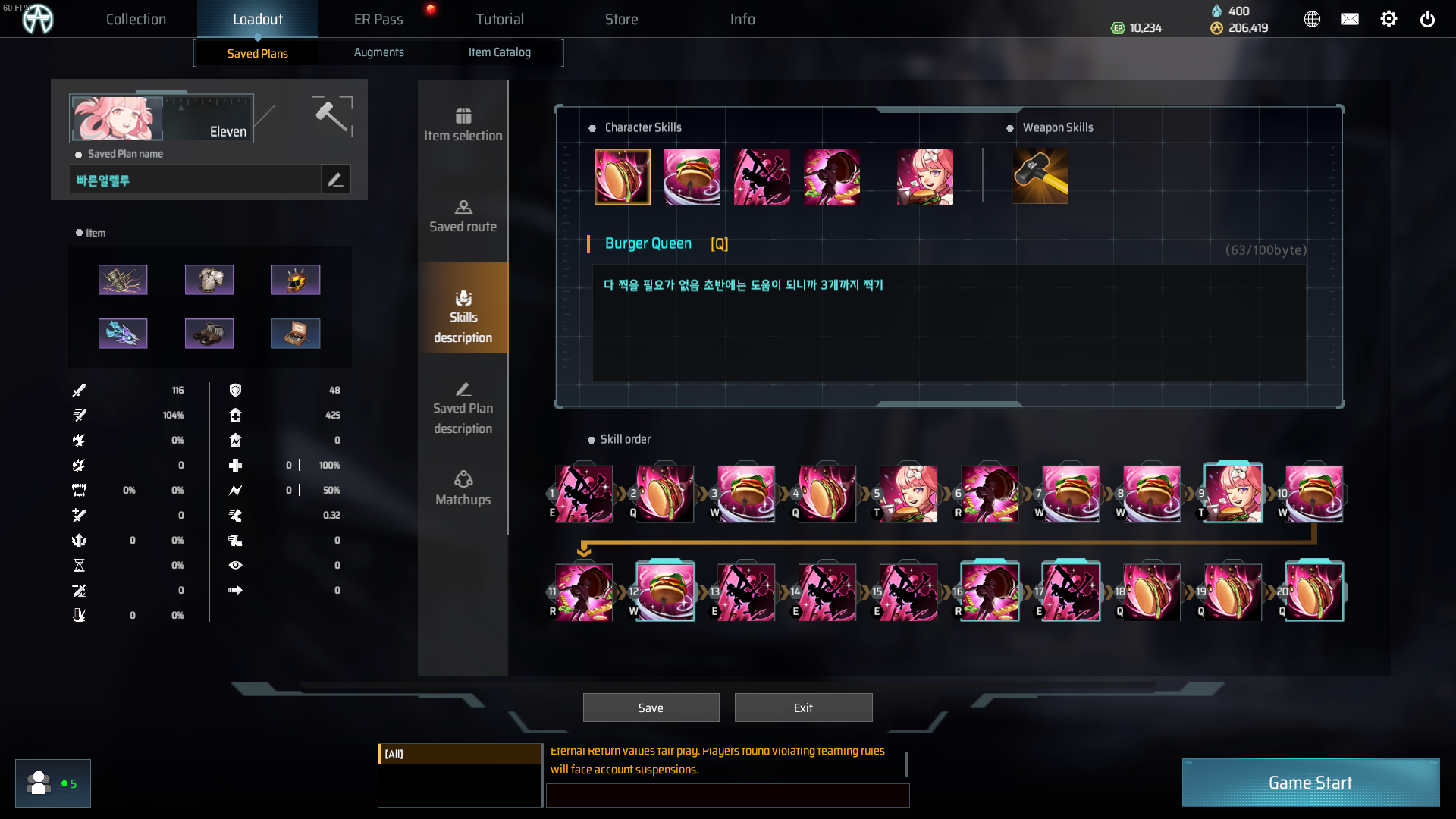Save the current plan

(x=651, y=708)
